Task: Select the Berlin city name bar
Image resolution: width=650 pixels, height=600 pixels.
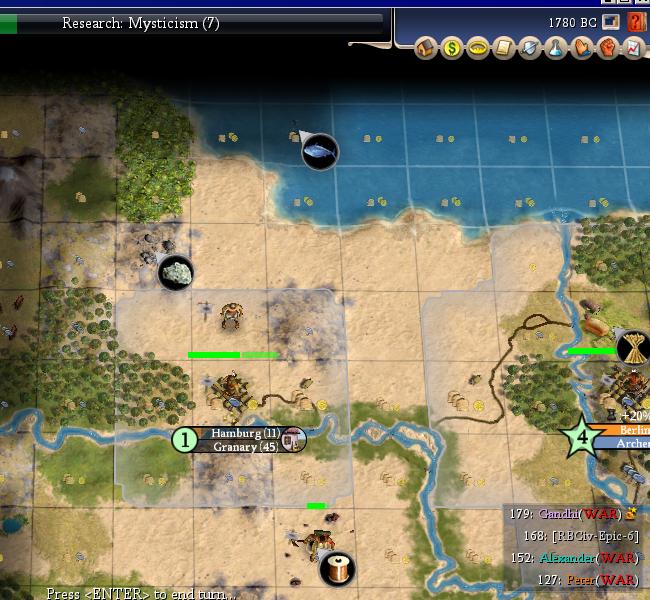Action: (x=628, y=430)
